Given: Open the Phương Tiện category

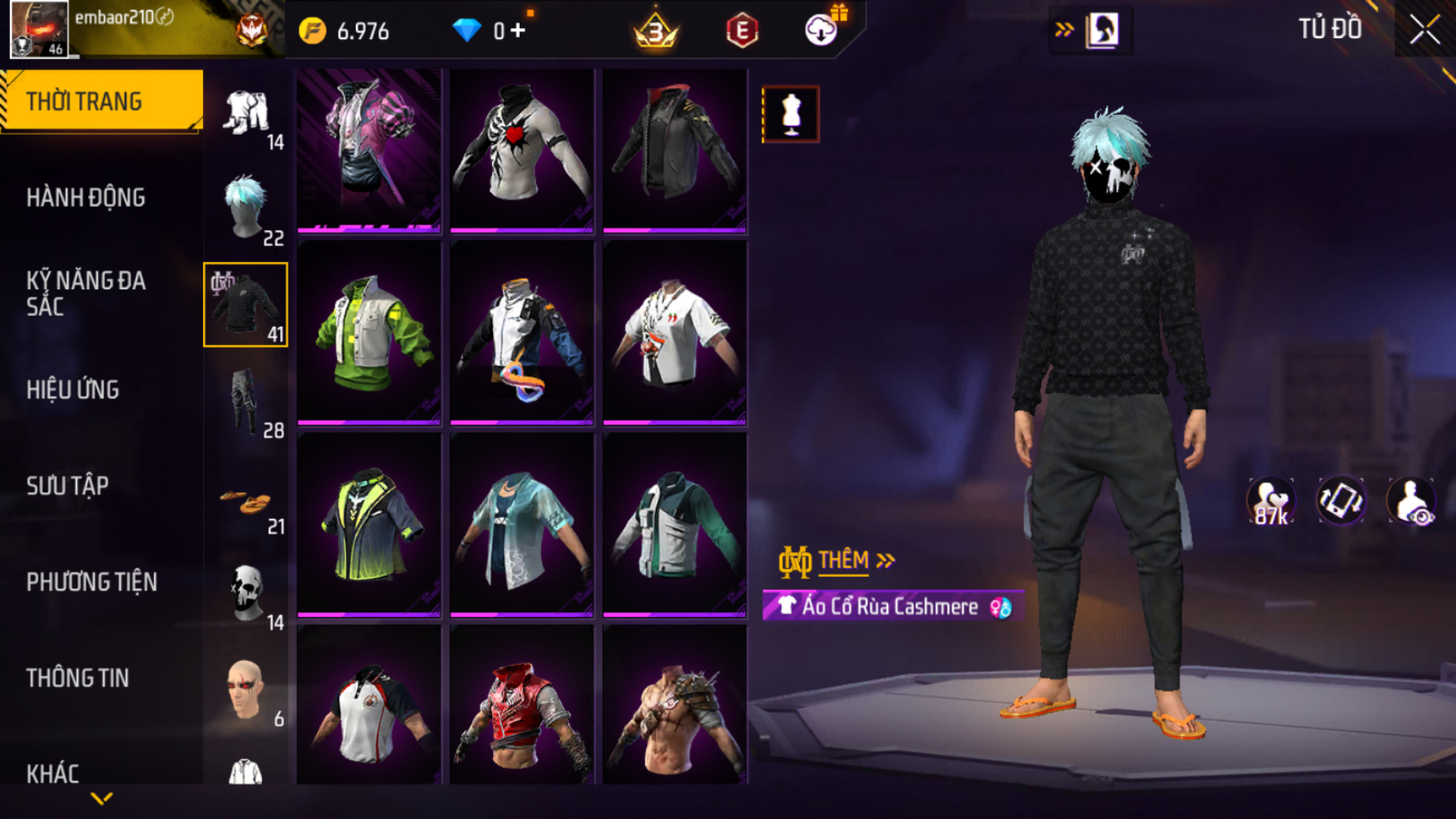Looking at the screenshot, I should [91, 582].
